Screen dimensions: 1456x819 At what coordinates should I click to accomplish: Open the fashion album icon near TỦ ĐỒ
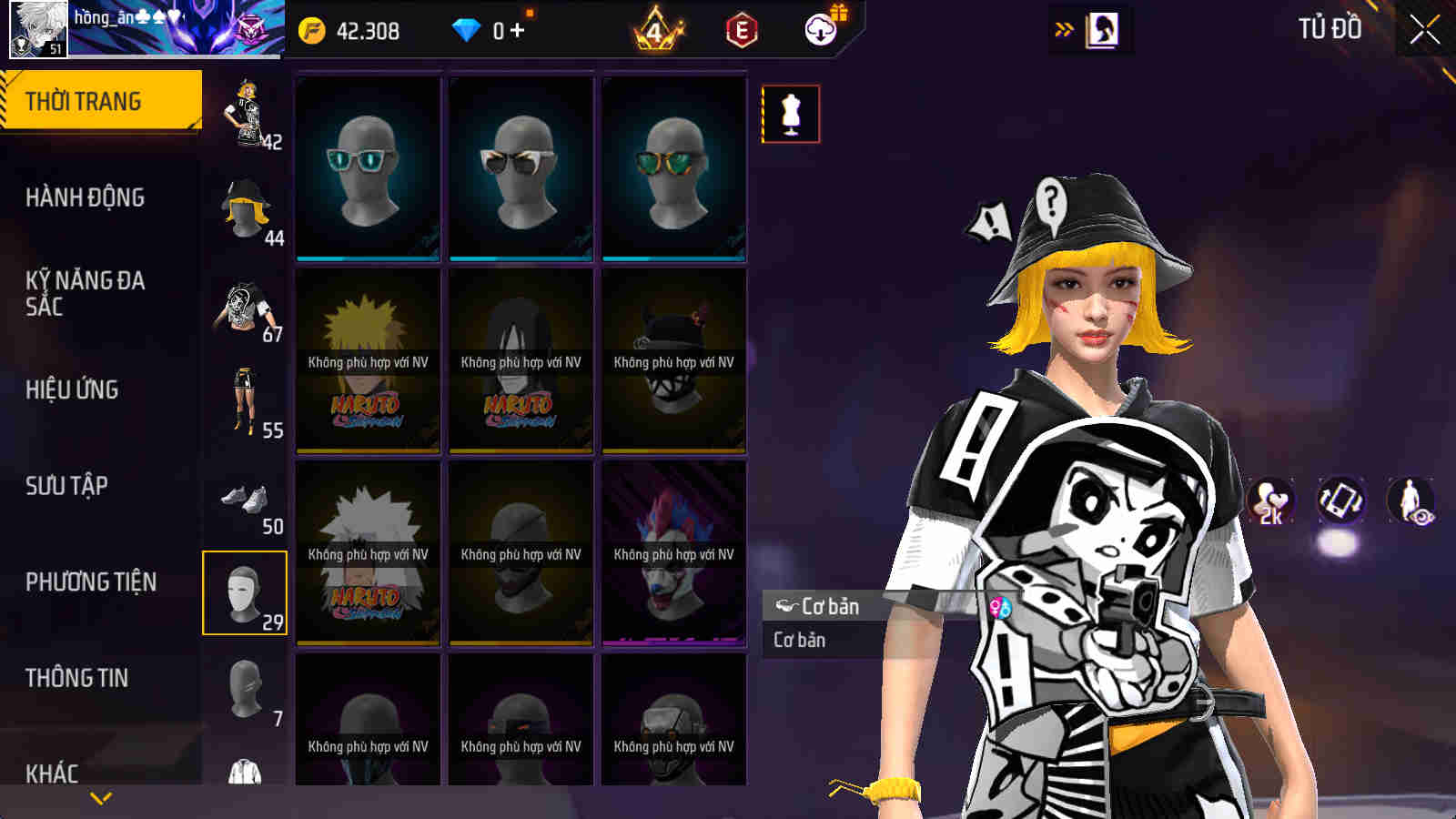point(1104,28)
